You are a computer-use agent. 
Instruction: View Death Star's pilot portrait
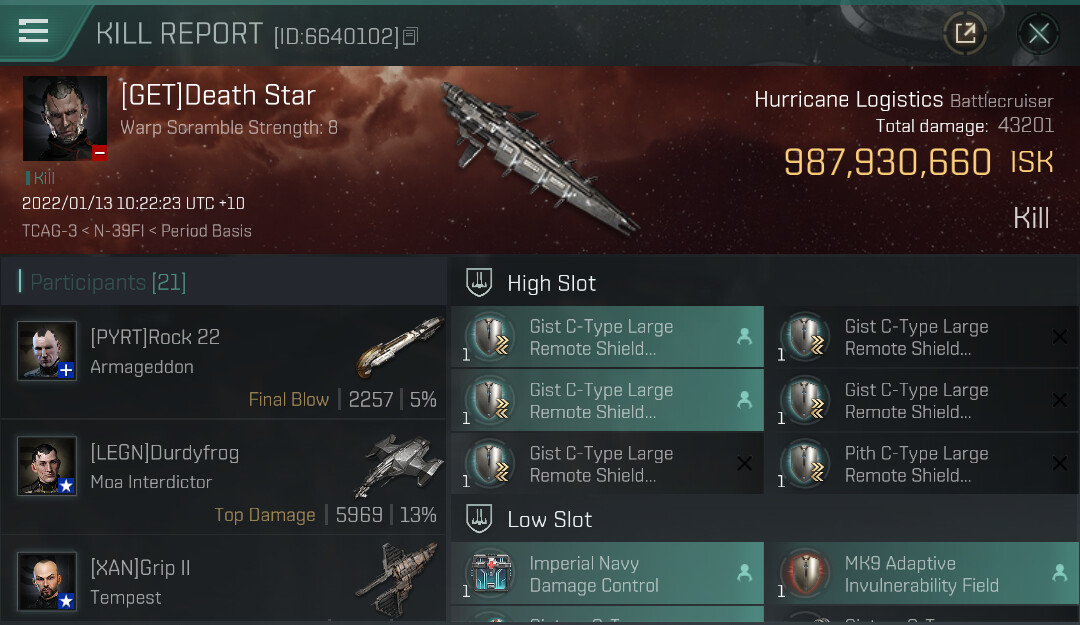coord(65,118)
